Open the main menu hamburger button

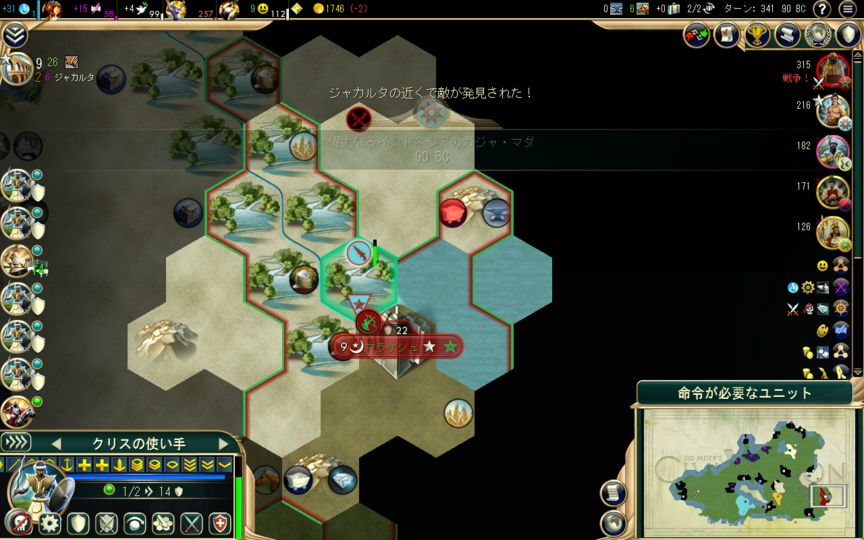pyautogui.click(x=848, y=9)
